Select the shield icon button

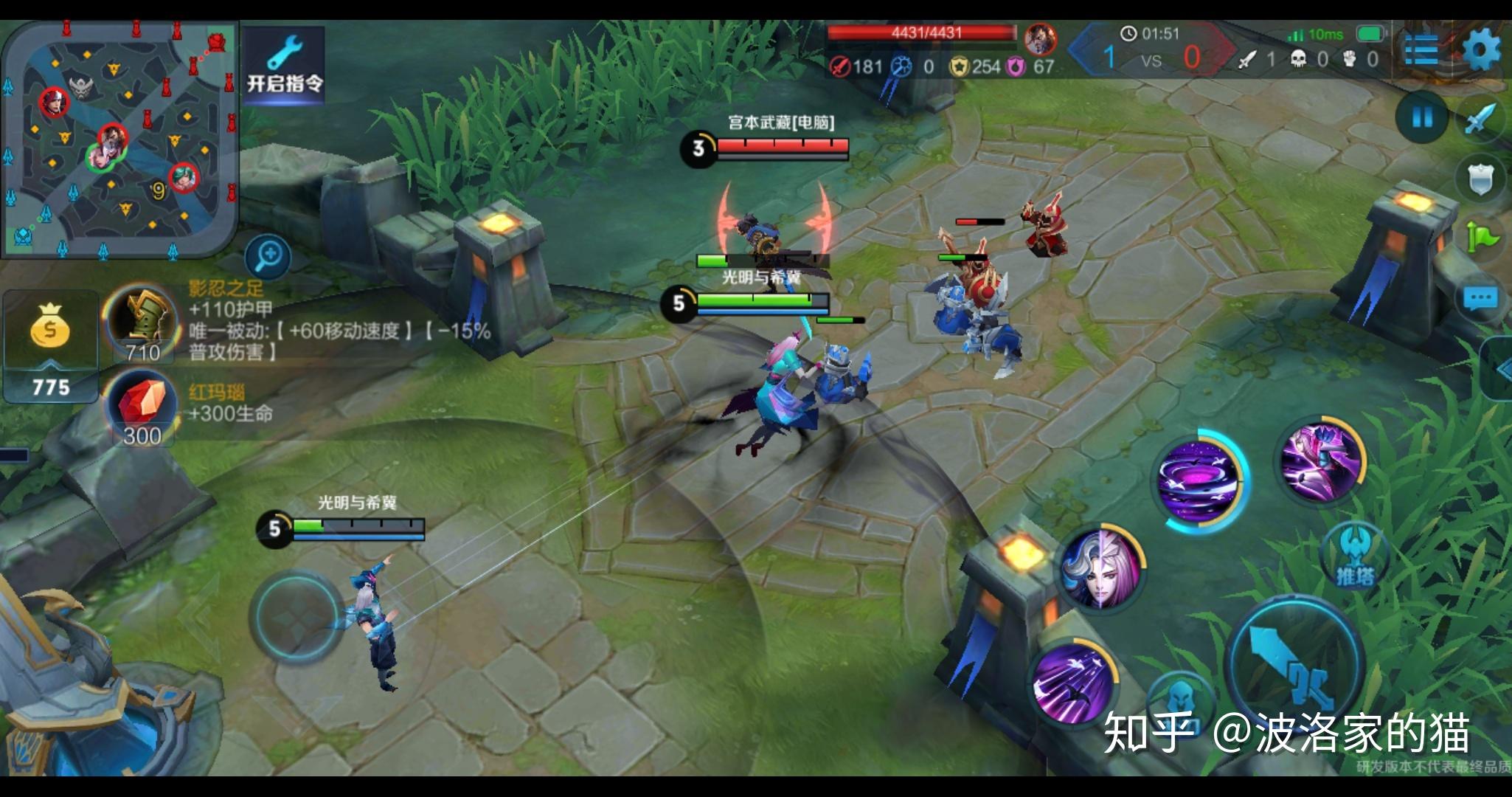point(1481,178)
